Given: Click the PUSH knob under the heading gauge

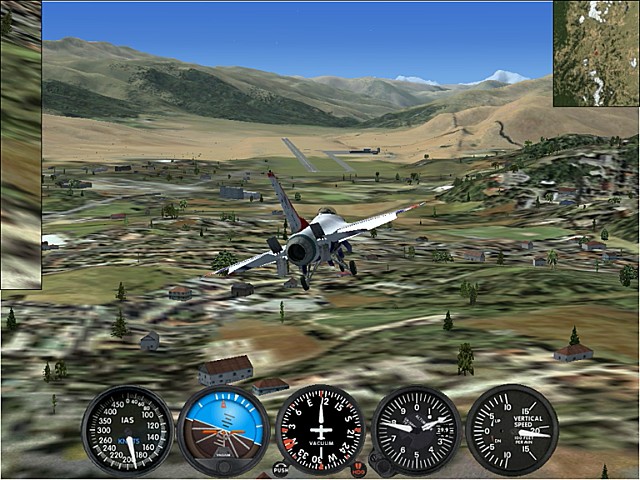Looking at the screenshot, I should click(281, 469).
